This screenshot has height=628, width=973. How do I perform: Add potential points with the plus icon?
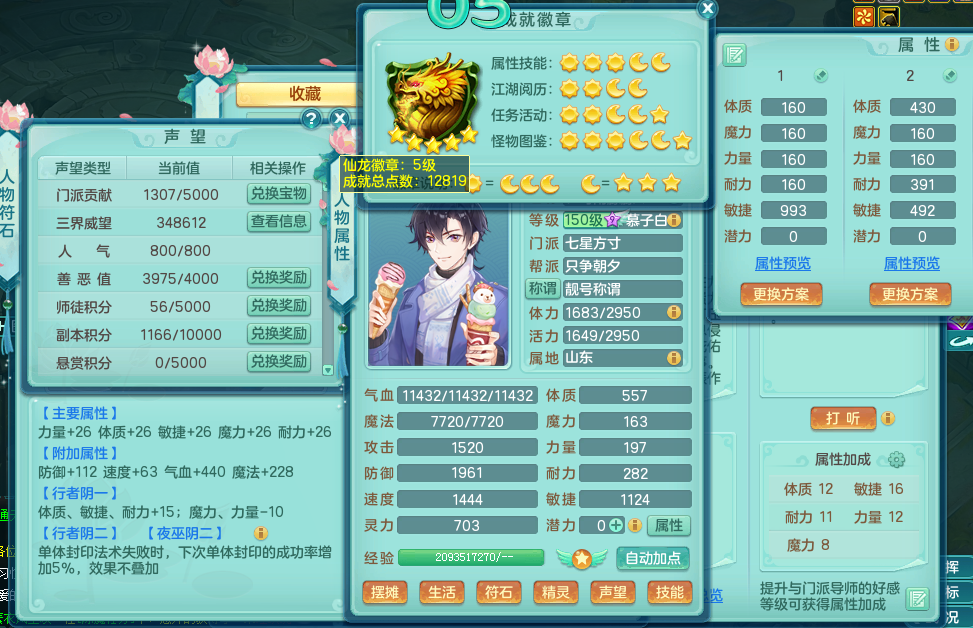pos(617,525)
